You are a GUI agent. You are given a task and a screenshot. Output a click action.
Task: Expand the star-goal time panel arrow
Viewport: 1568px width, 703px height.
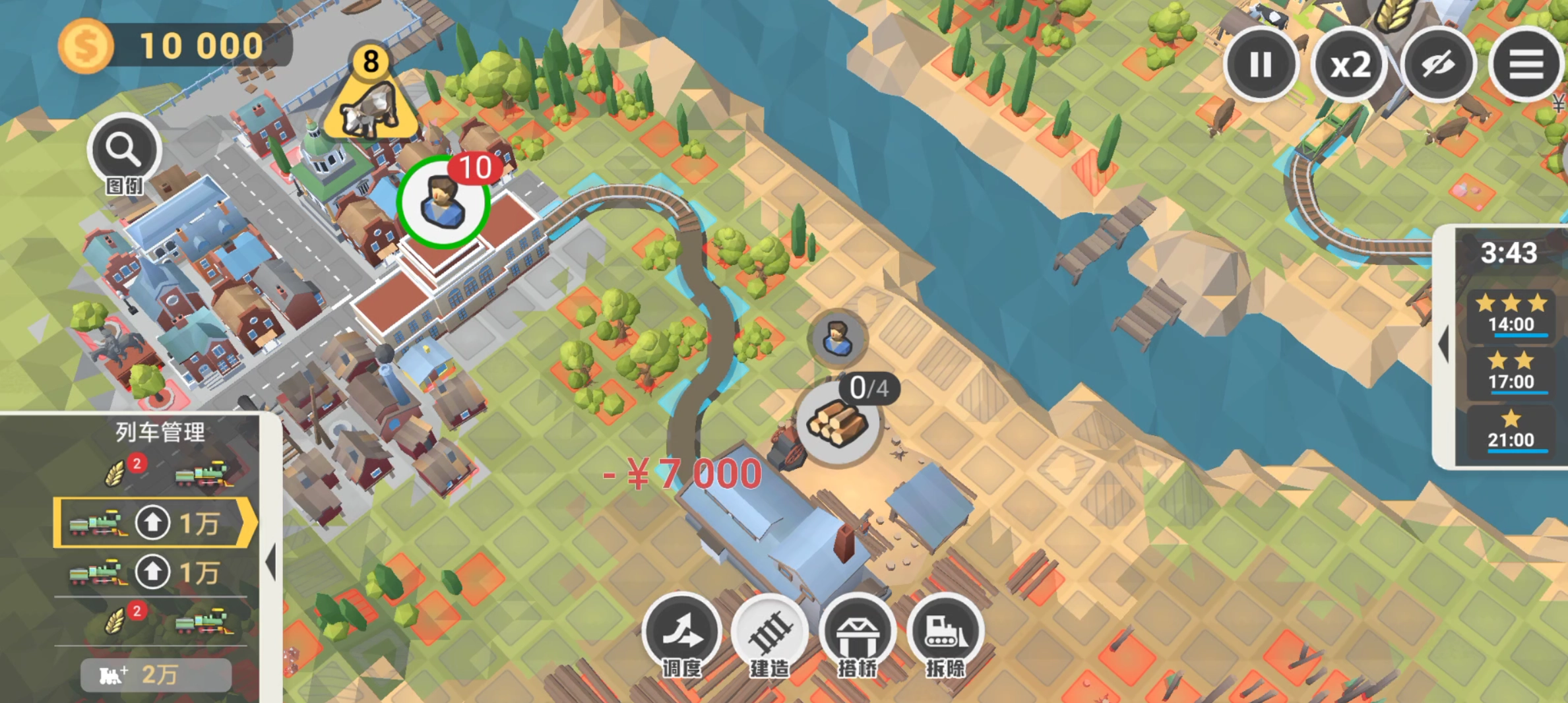1444,344
